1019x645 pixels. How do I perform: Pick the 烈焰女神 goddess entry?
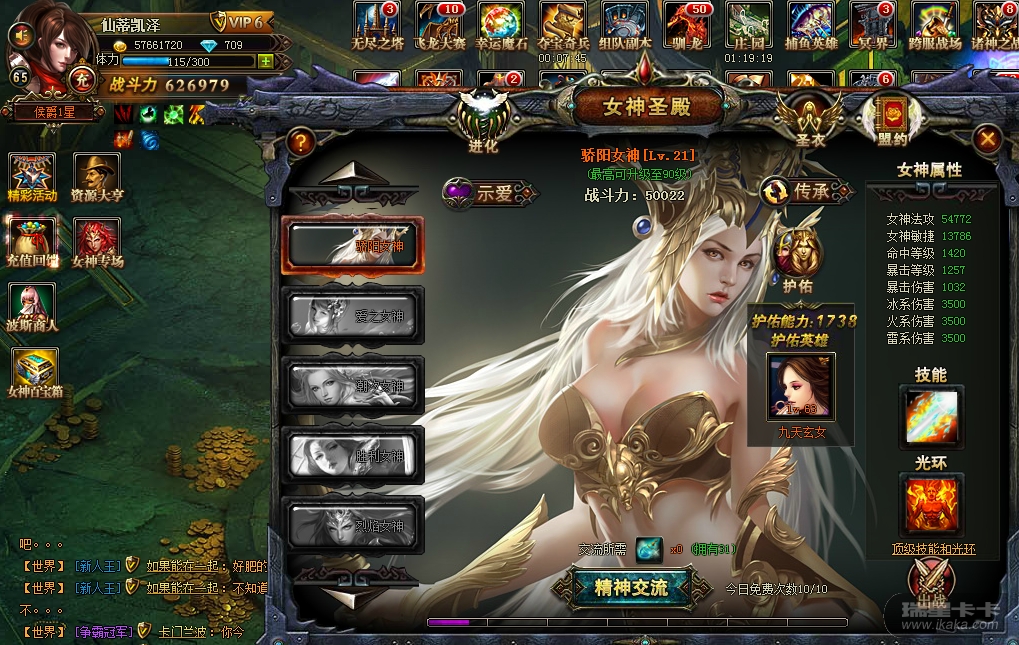pos(354,524)
